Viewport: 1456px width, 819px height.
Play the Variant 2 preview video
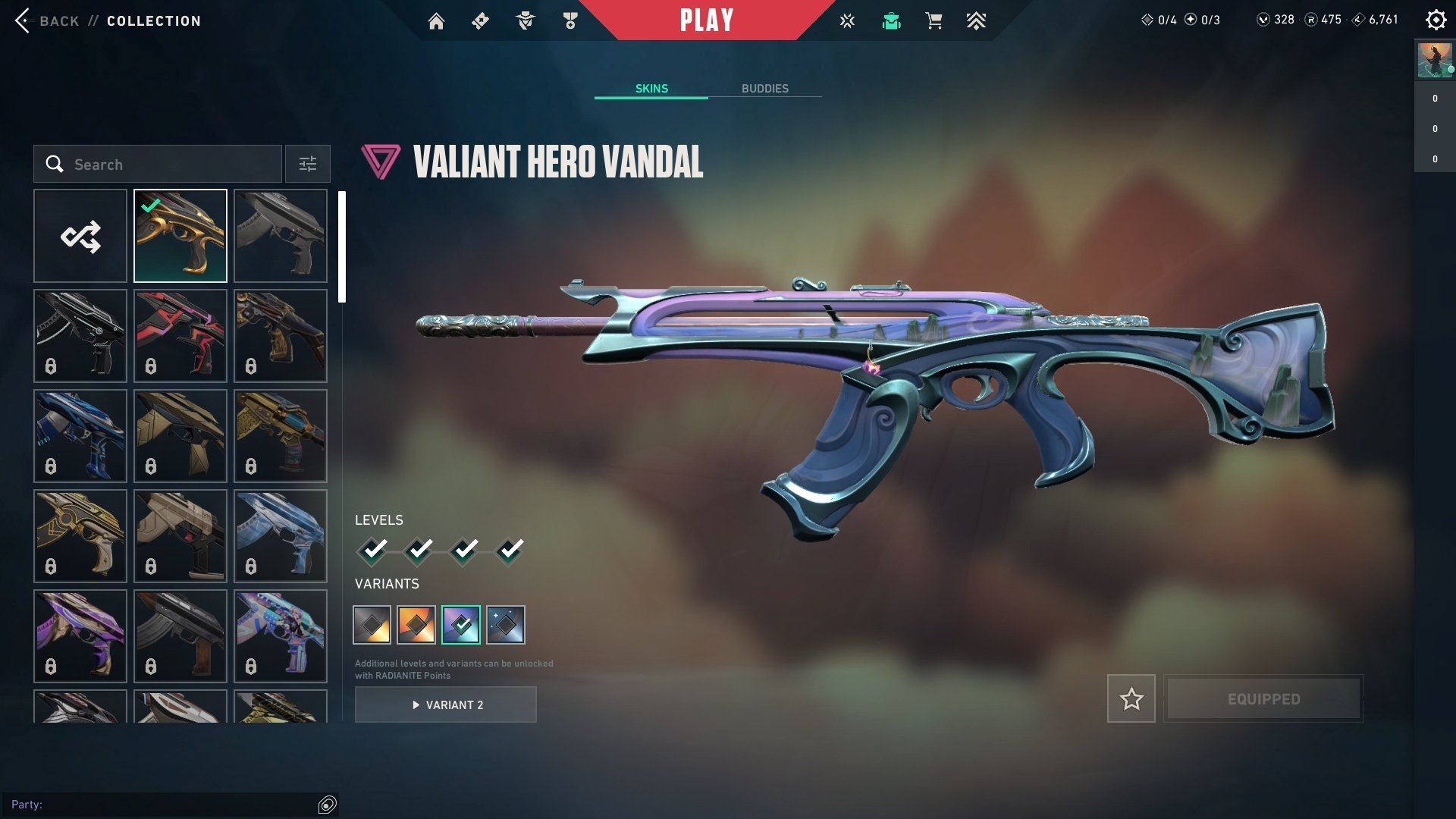click(x=446, y=705)
